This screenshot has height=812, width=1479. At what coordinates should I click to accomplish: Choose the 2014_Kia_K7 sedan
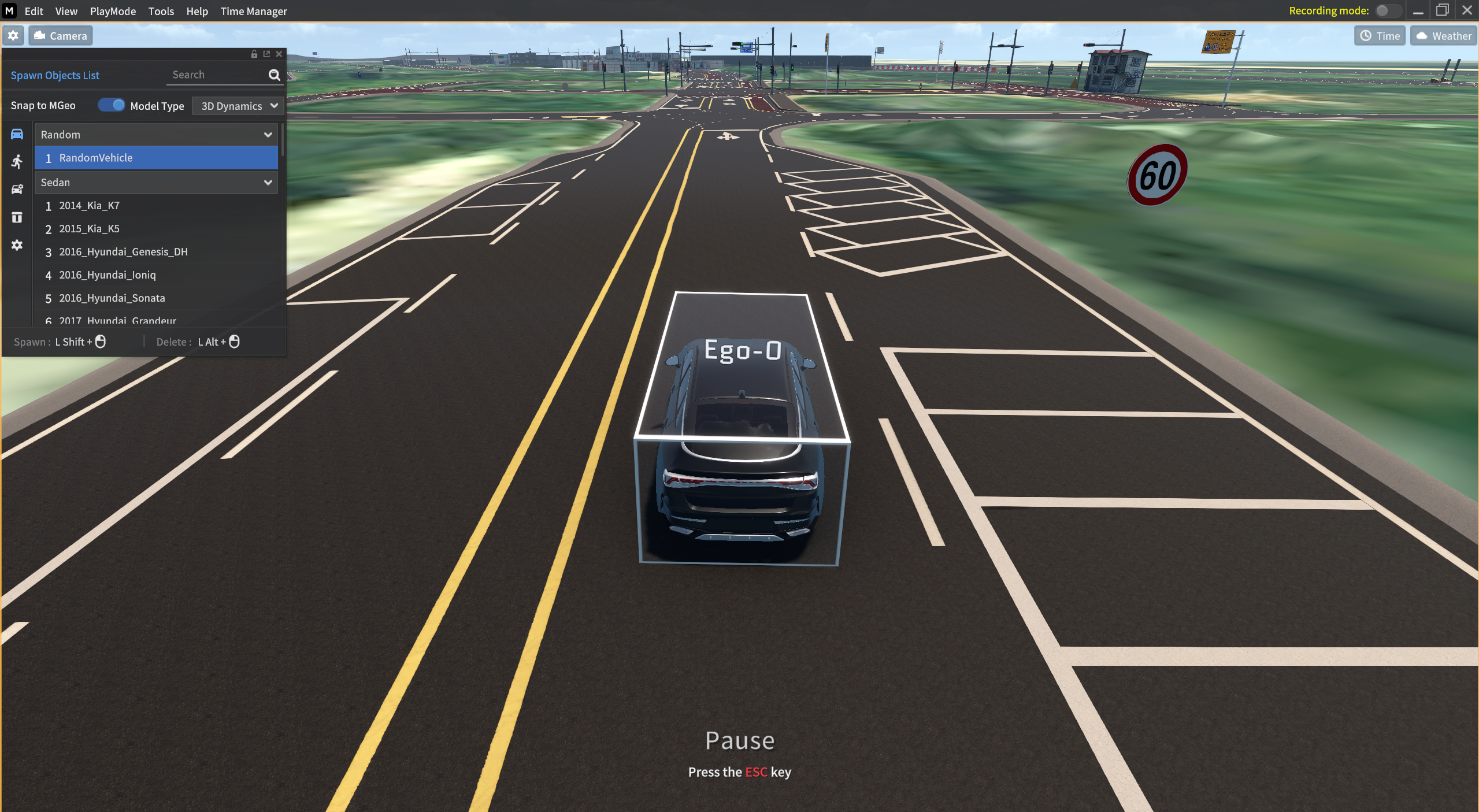[x=89, y=206]
